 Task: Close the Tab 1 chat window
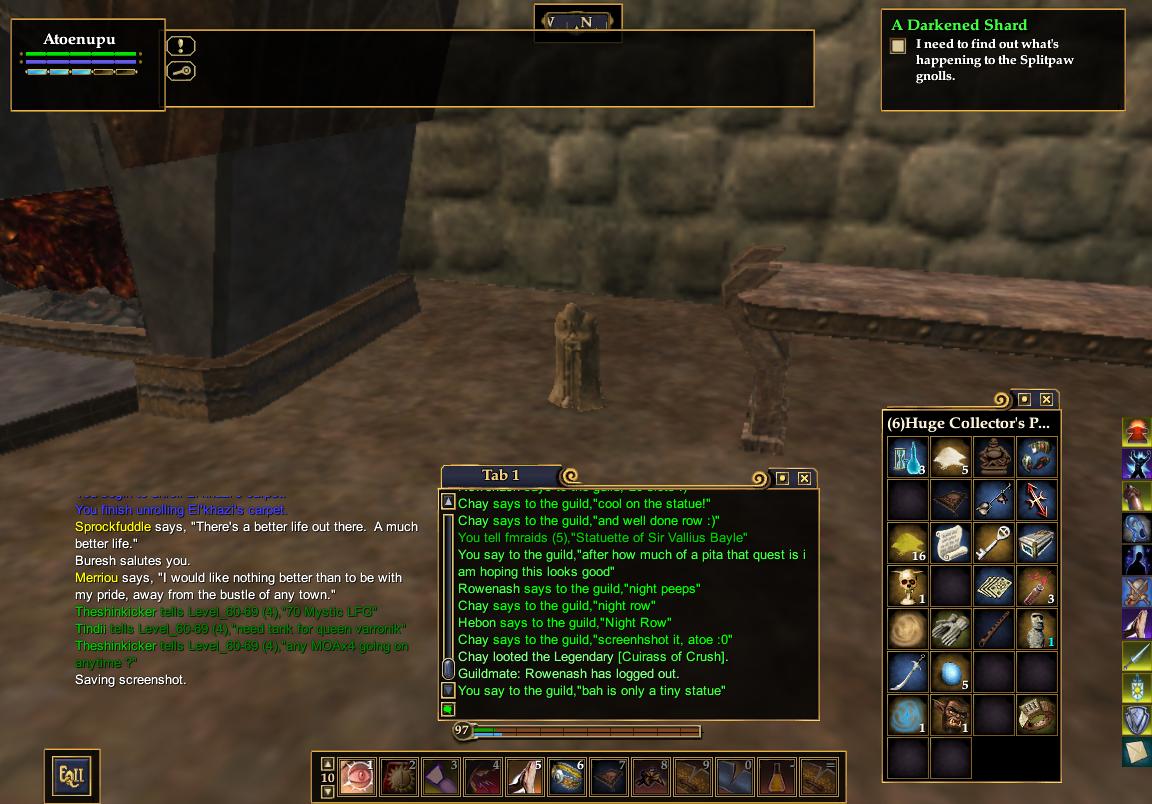click(x=804, y=479)
